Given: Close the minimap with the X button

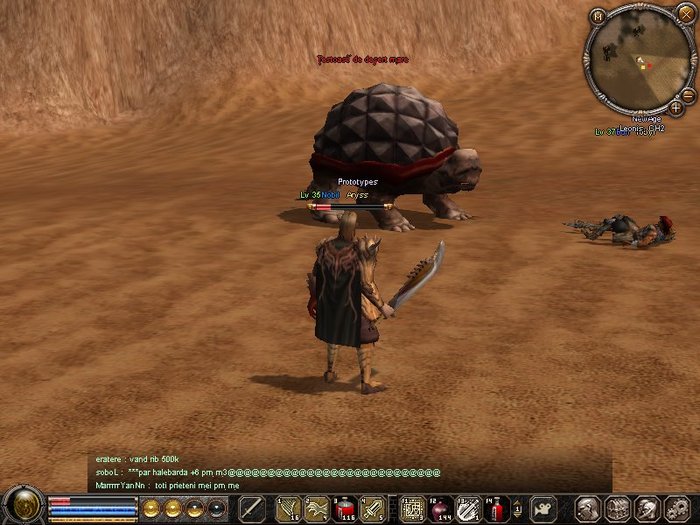Looking at the screenshot, I should tap(685, 14).
